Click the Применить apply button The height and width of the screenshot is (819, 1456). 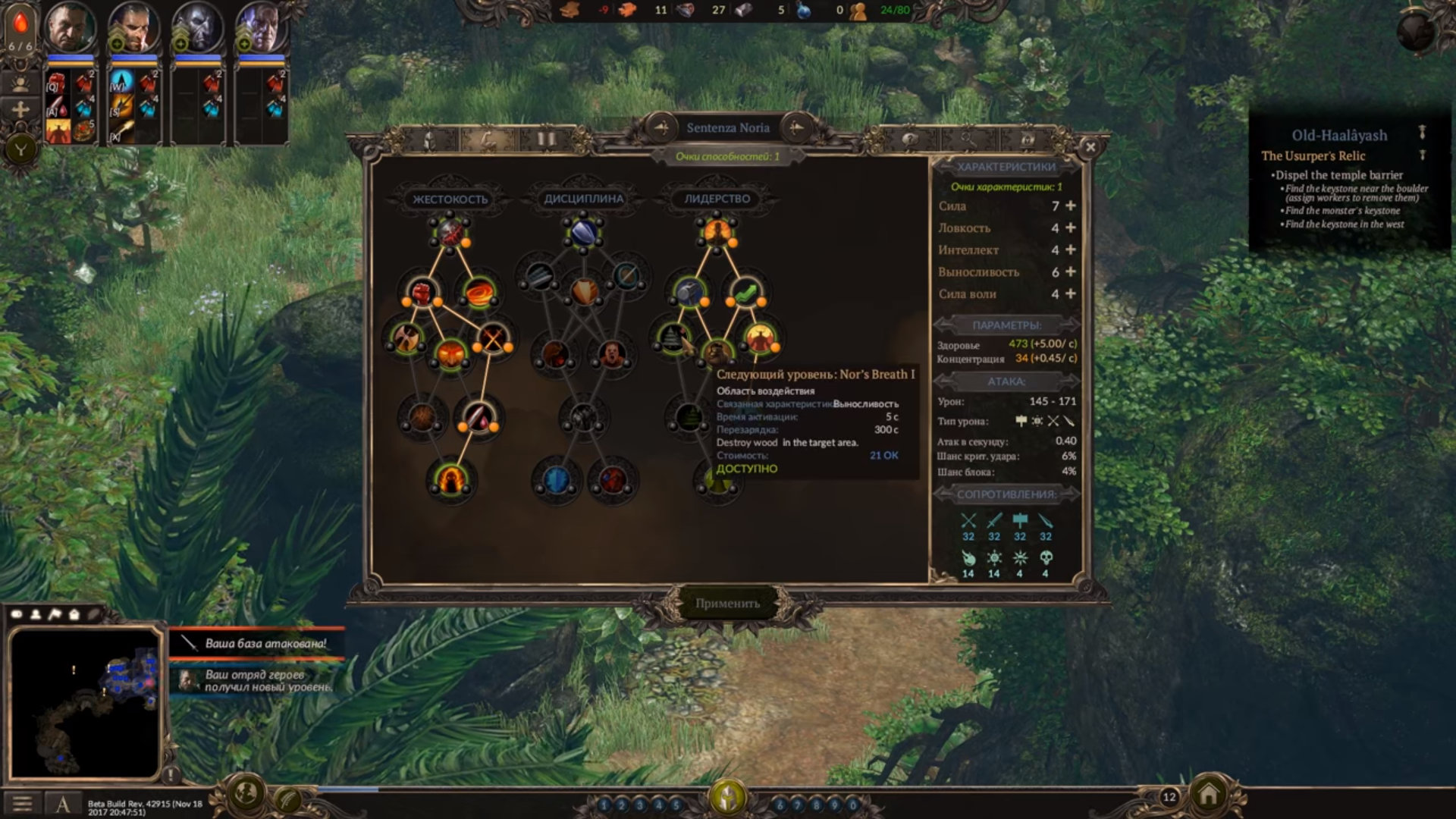click(x=727, y=604)
